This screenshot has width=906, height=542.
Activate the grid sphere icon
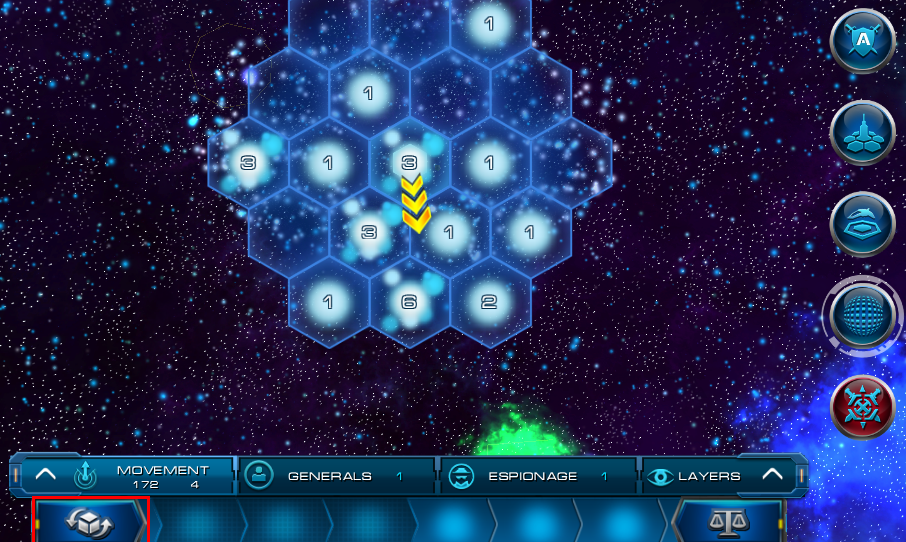point(862,316)
